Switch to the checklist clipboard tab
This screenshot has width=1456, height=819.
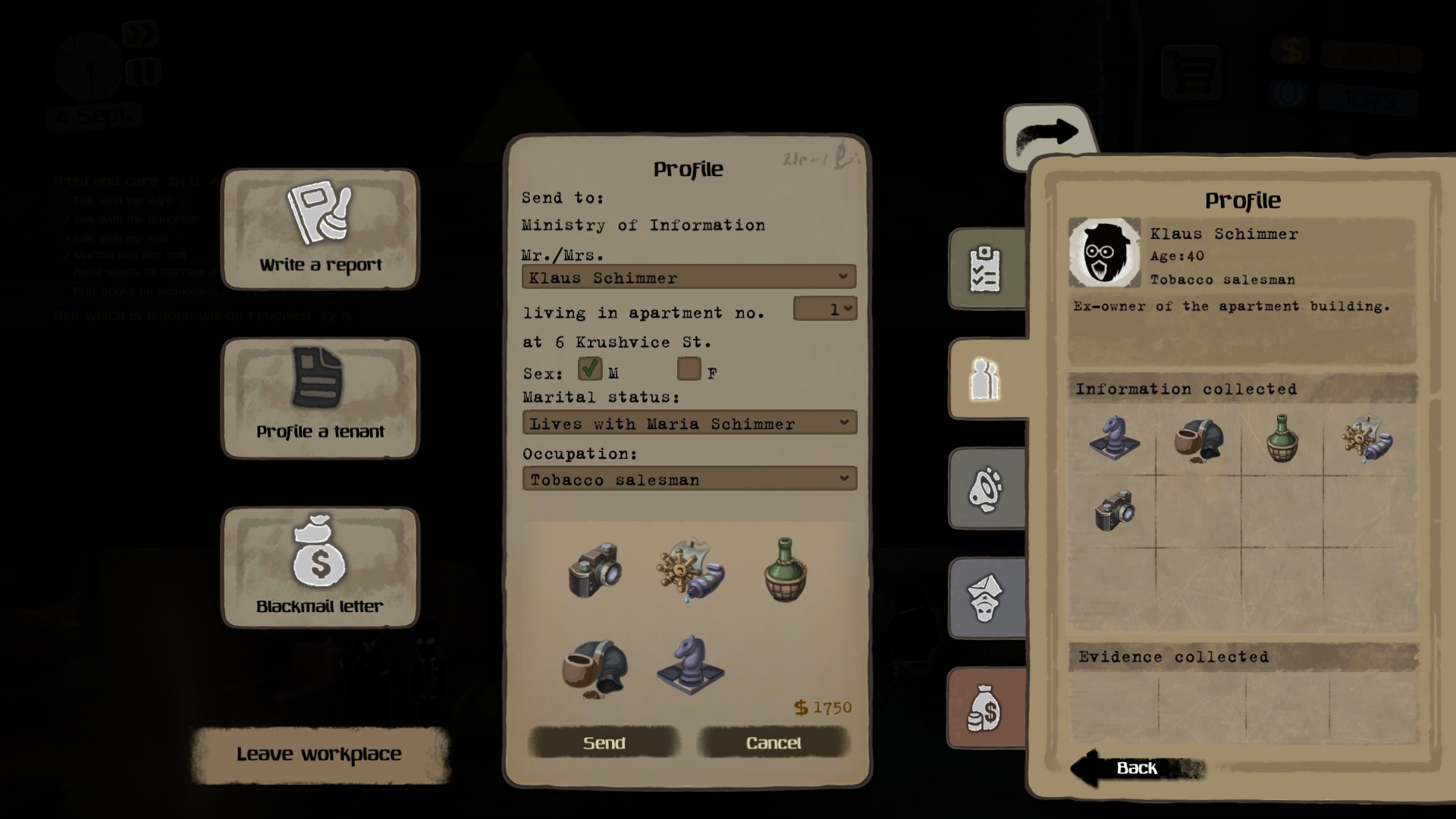(986, 269)
